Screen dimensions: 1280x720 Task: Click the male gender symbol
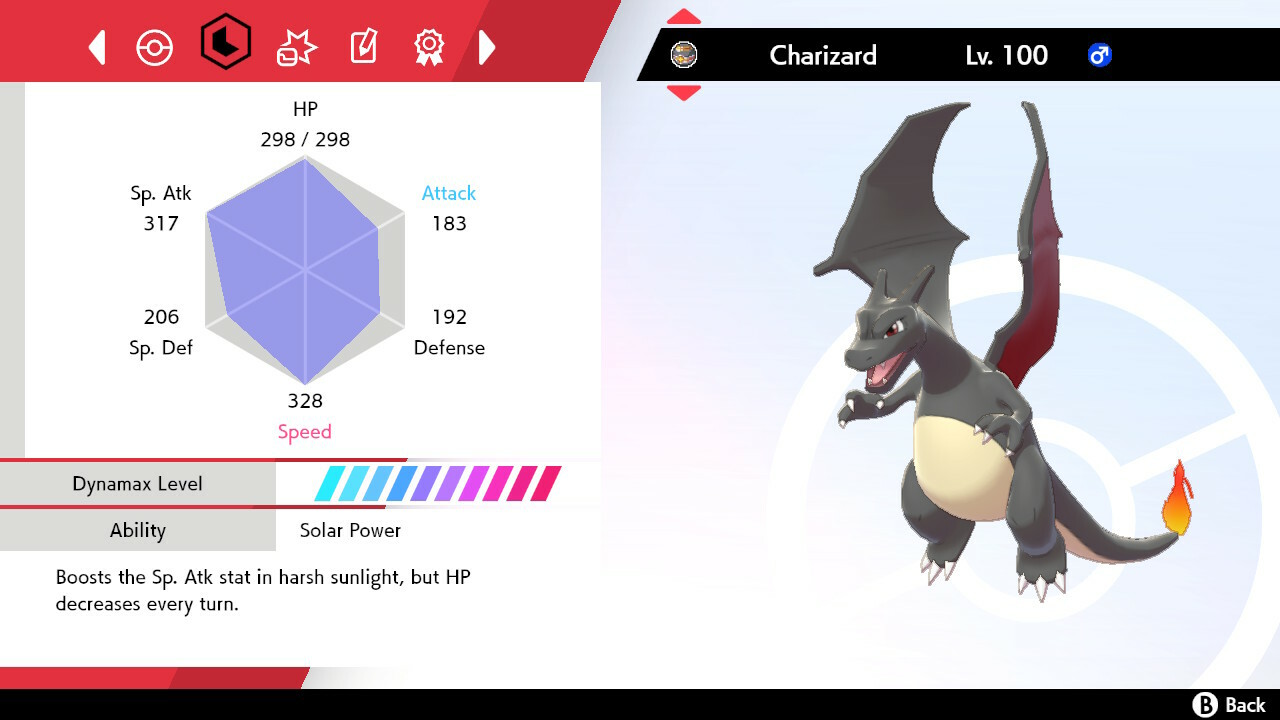(x=1100, y=55)
